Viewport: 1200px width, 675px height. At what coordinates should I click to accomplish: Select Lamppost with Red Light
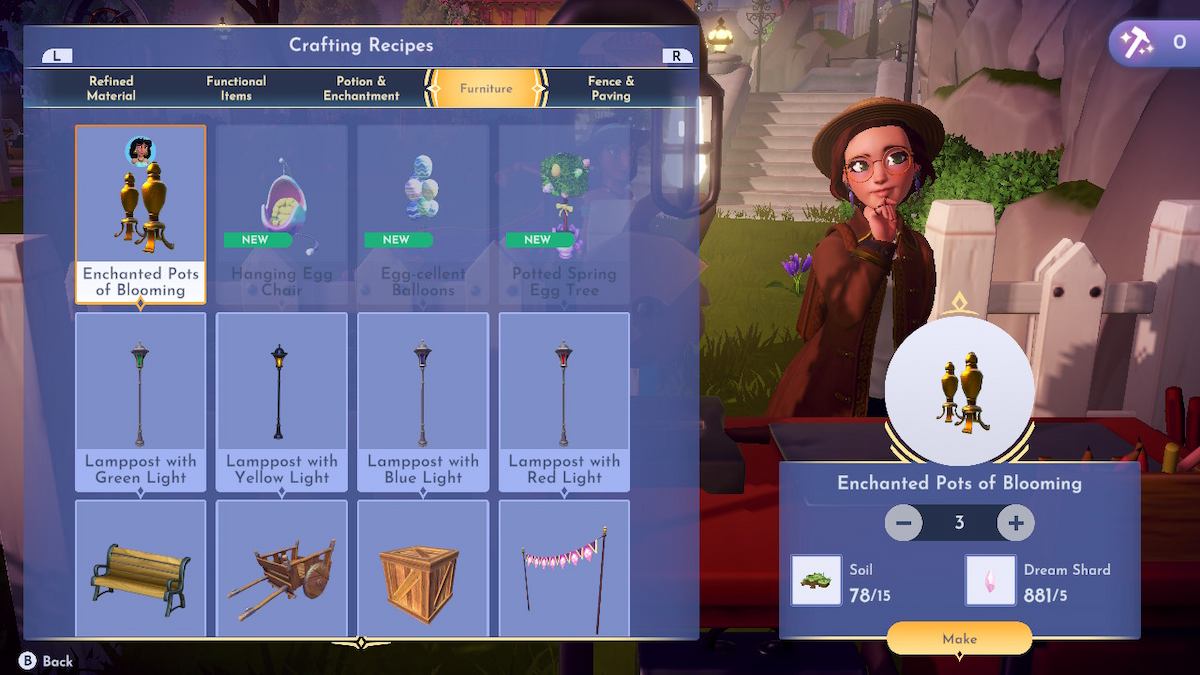pyautogui.click(x=564, y=402)
